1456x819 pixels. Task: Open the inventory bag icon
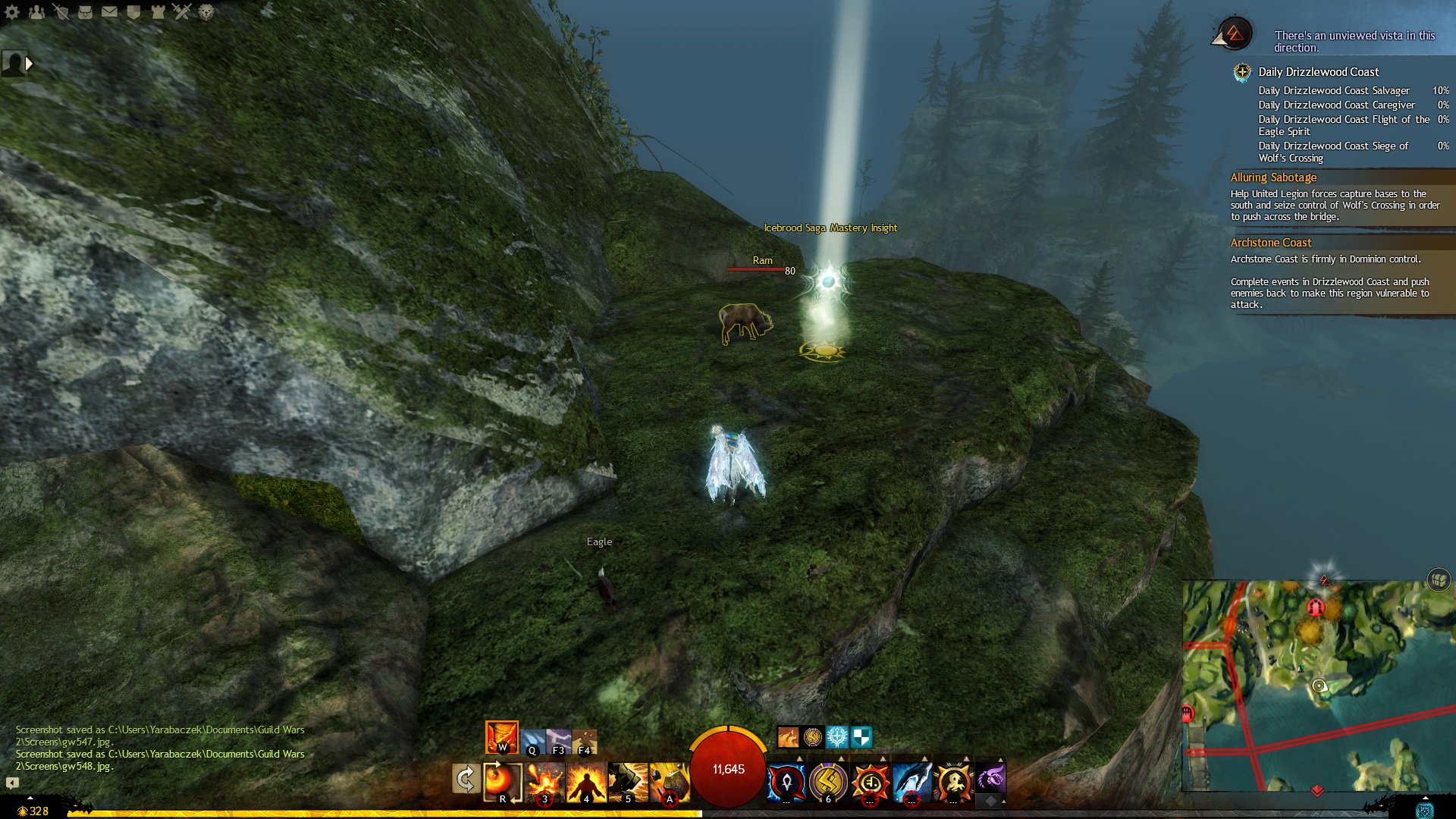(85, 12)
